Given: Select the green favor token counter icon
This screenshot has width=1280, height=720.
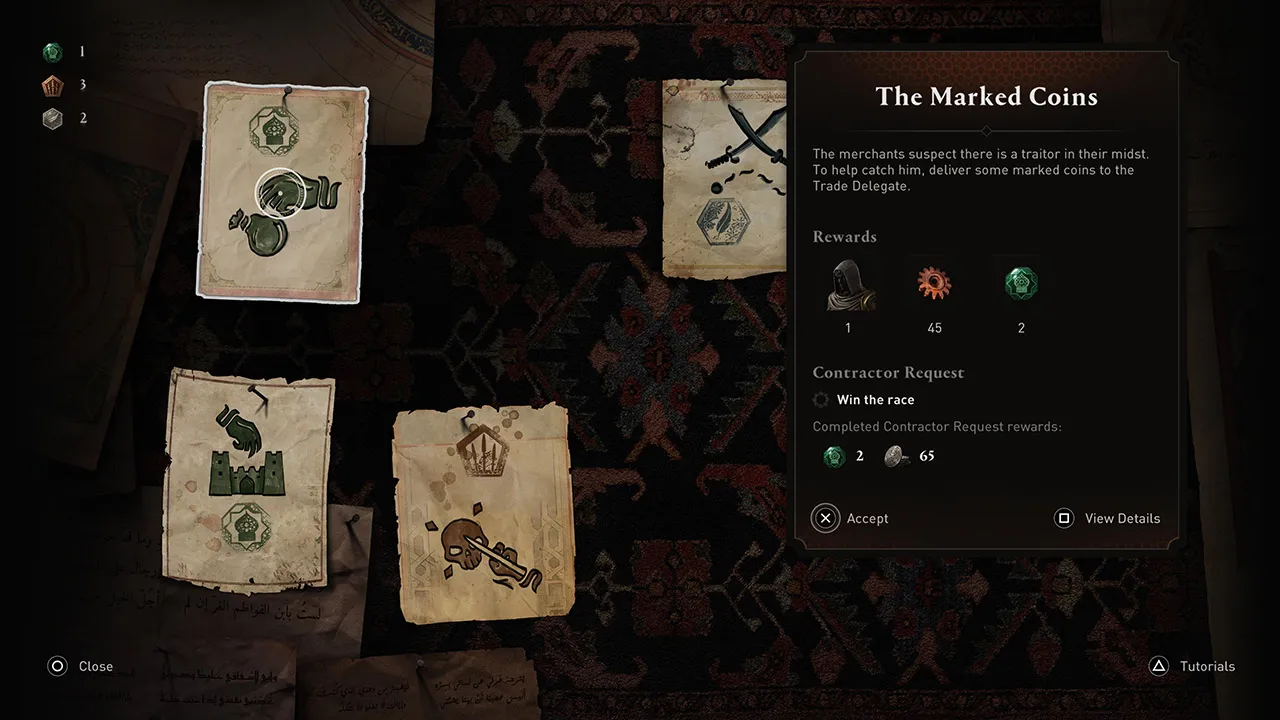Looking at the screenshot, I should pos(53,51).
